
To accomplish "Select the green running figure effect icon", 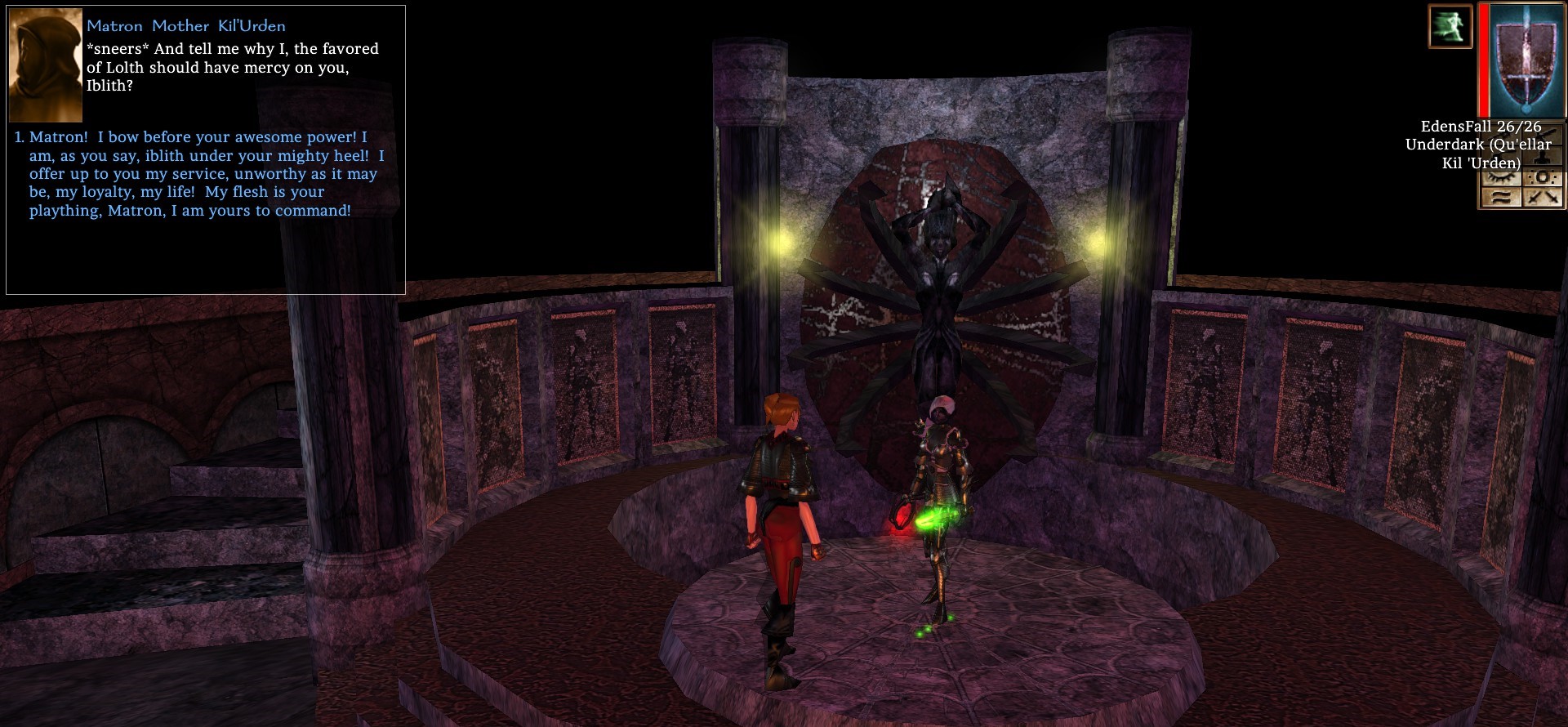I will click(x=1450, y=26).
